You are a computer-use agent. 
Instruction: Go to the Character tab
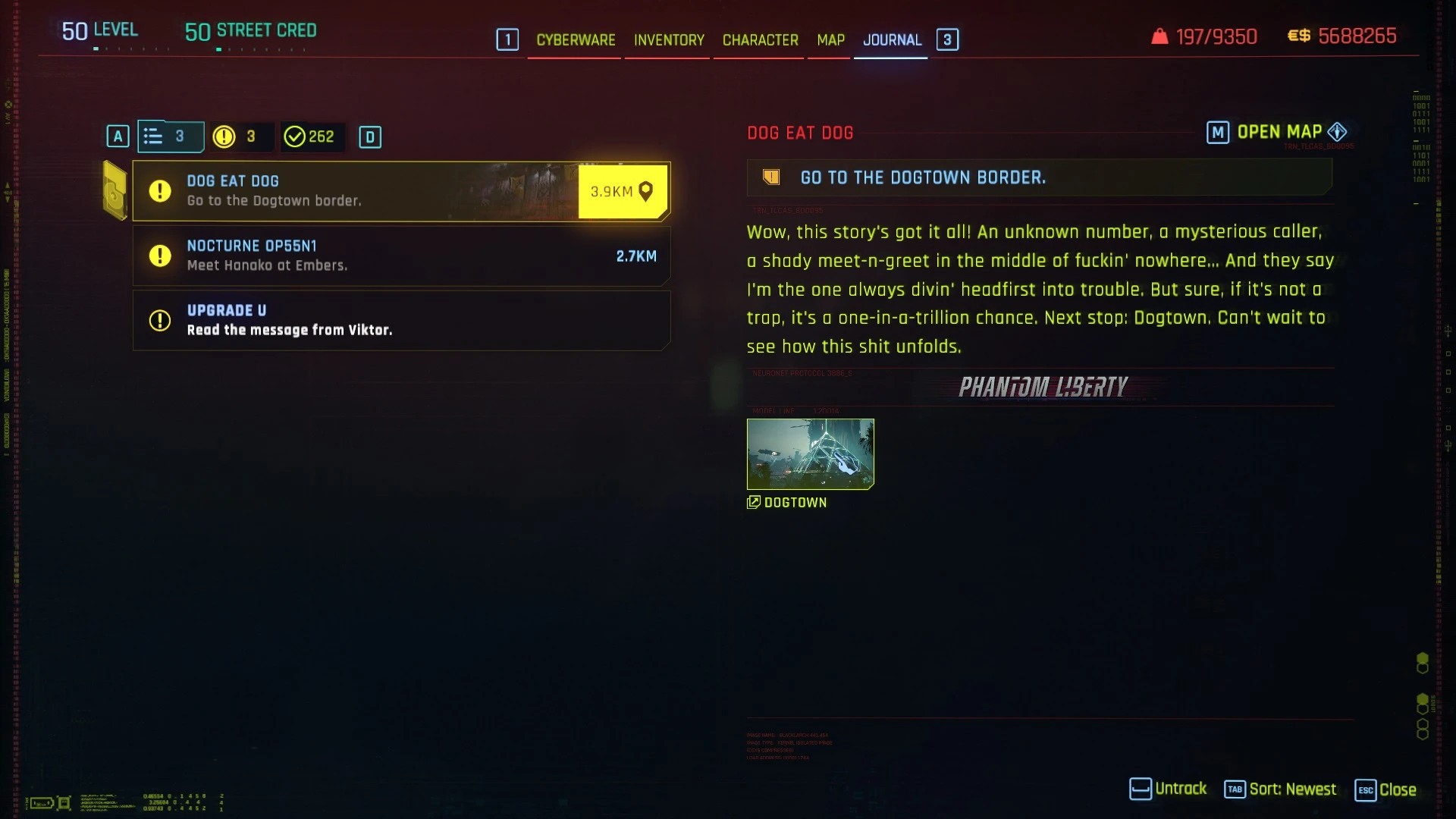760,40
